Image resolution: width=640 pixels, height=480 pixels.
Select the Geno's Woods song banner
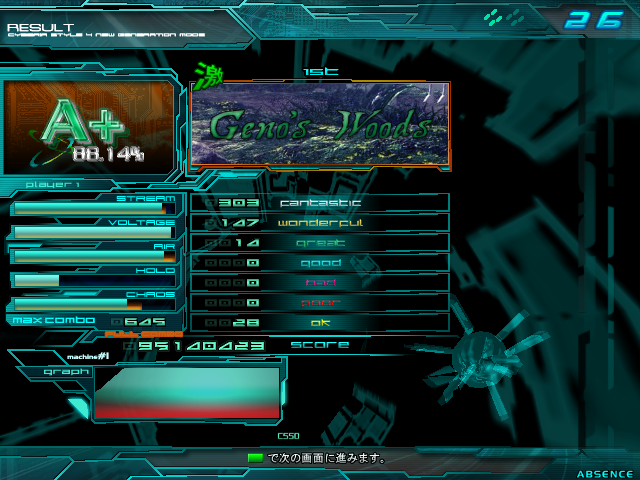[x=320, y=124]
